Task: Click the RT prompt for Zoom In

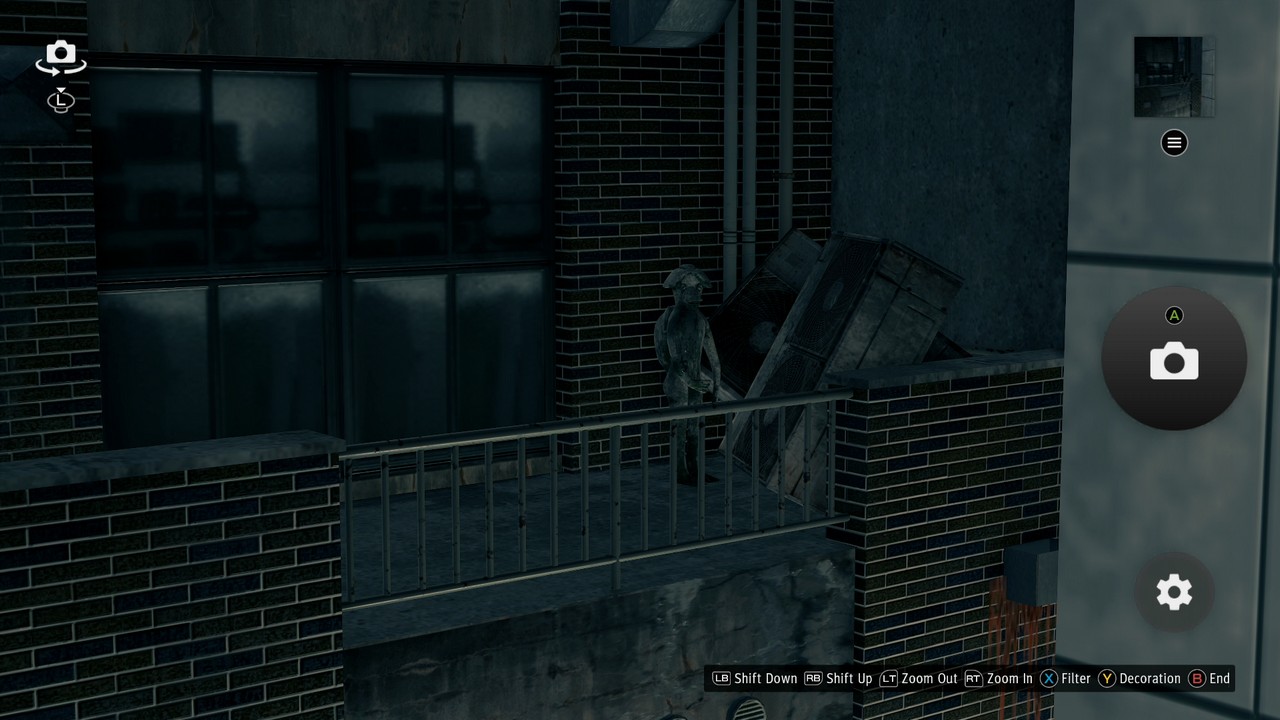Action: [971, 678]
